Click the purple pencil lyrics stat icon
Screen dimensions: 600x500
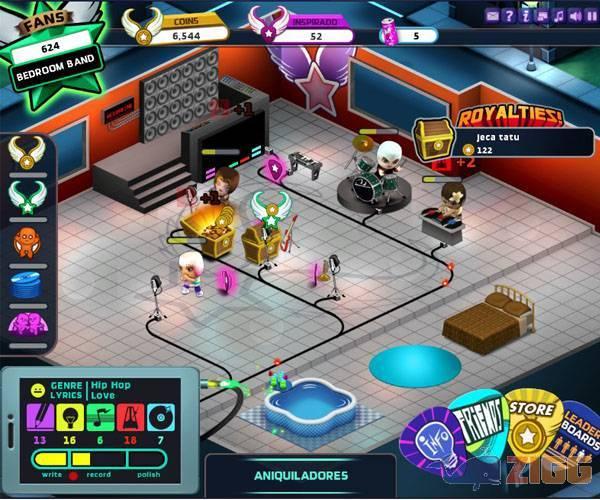pyautogui.click(x=41, y=415)
